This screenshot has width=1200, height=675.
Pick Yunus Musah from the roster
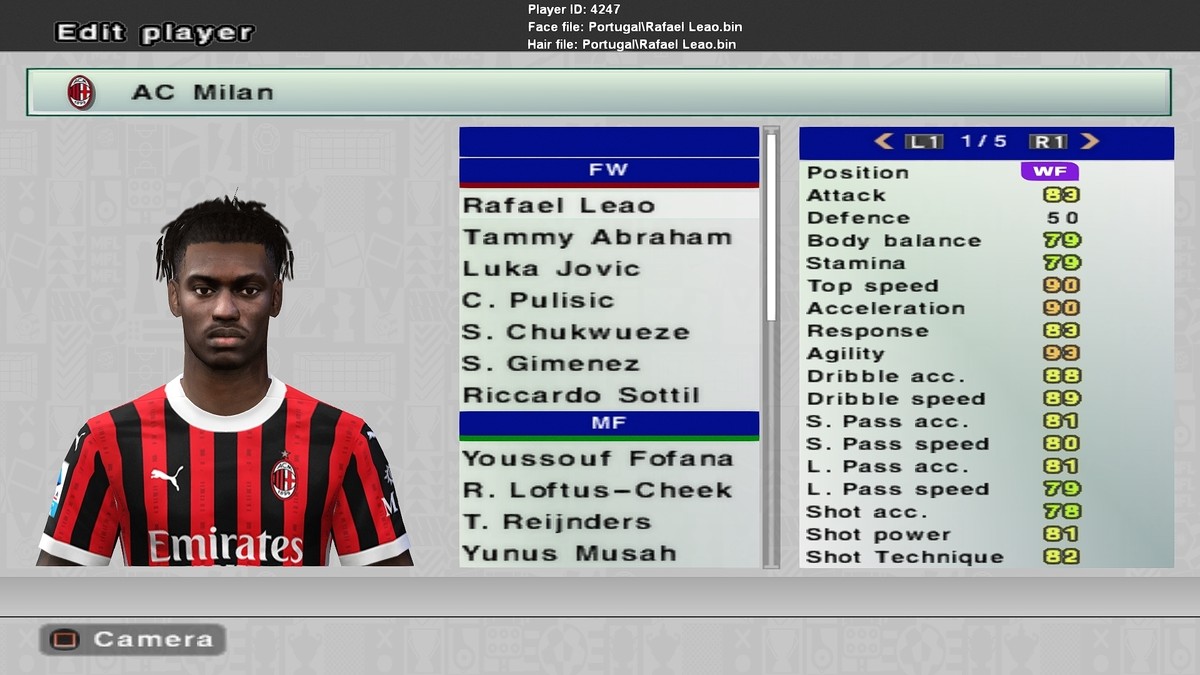pyautogui.click(x=568, y=553)
